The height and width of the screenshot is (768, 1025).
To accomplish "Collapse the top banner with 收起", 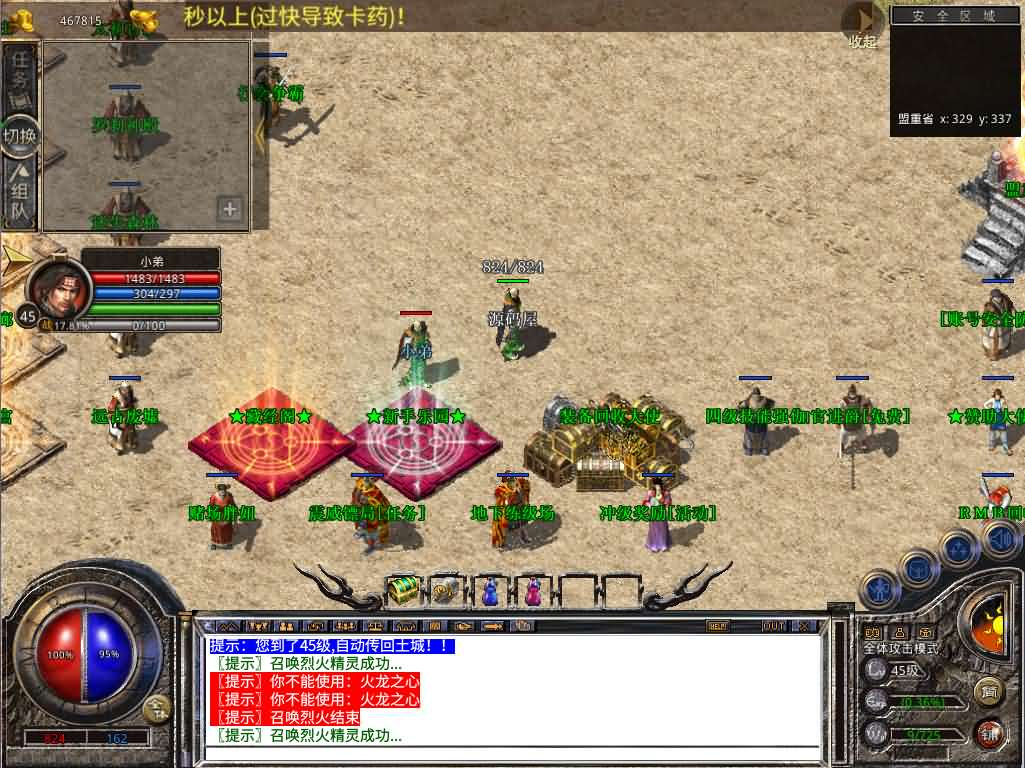I will point(861,24).
